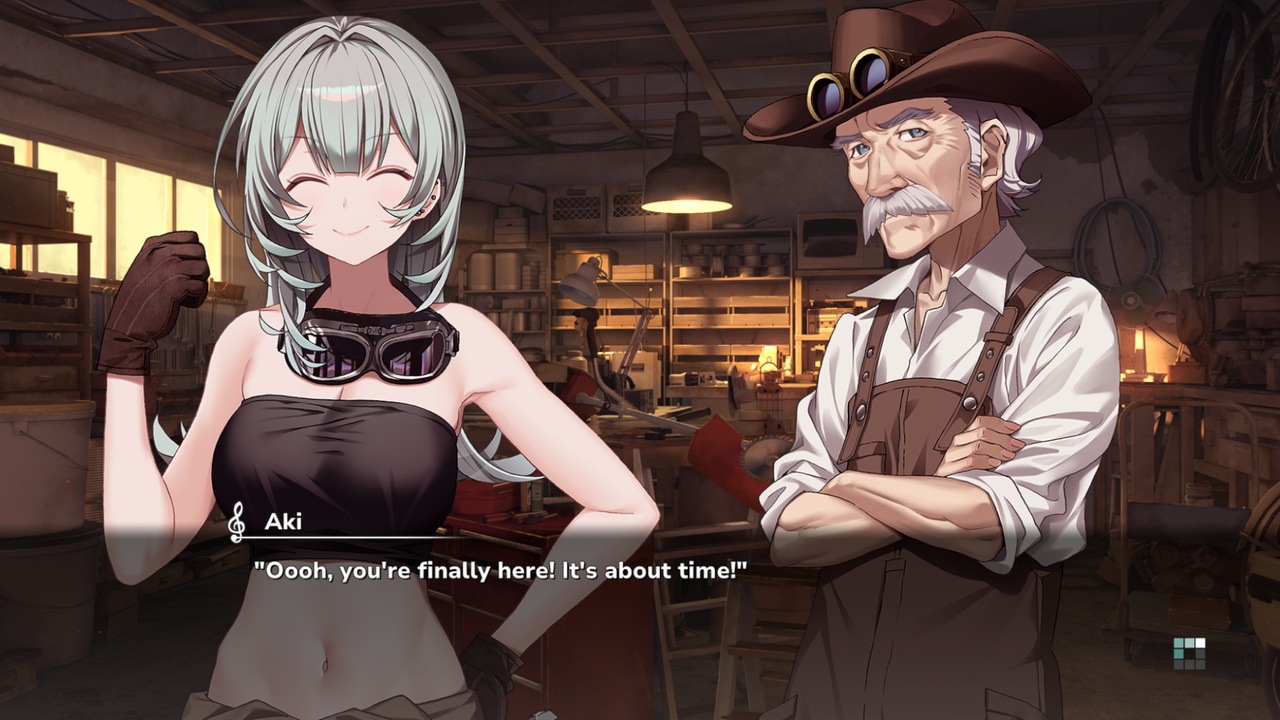Viewport: 1280px width, 720px height.
Task: Select the white square in the grid indicator
Action: pyautogui.click(x=1200, y=643)
